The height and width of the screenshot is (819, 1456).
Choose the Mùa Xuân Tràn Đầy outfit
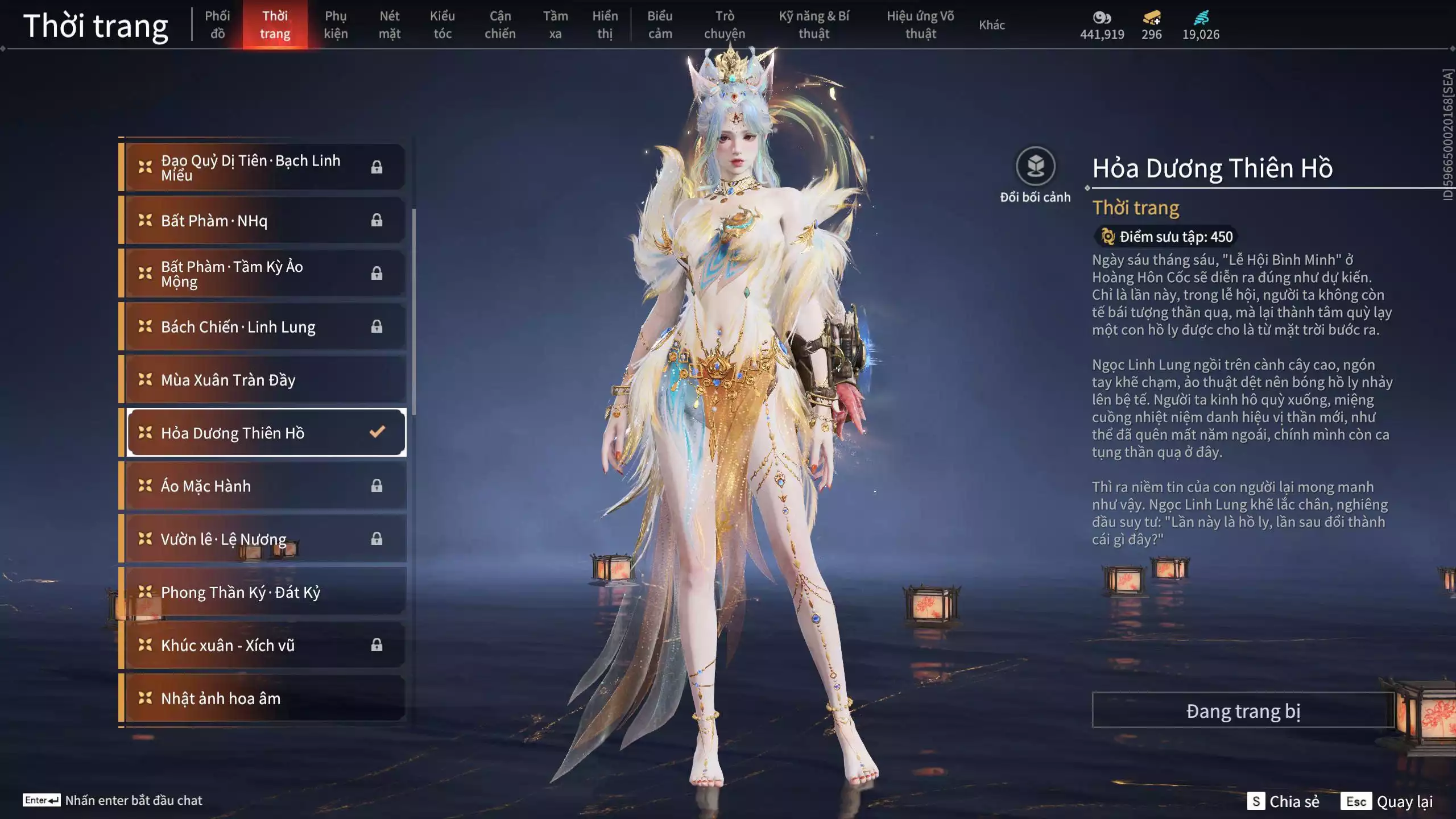tap(265, 379)
